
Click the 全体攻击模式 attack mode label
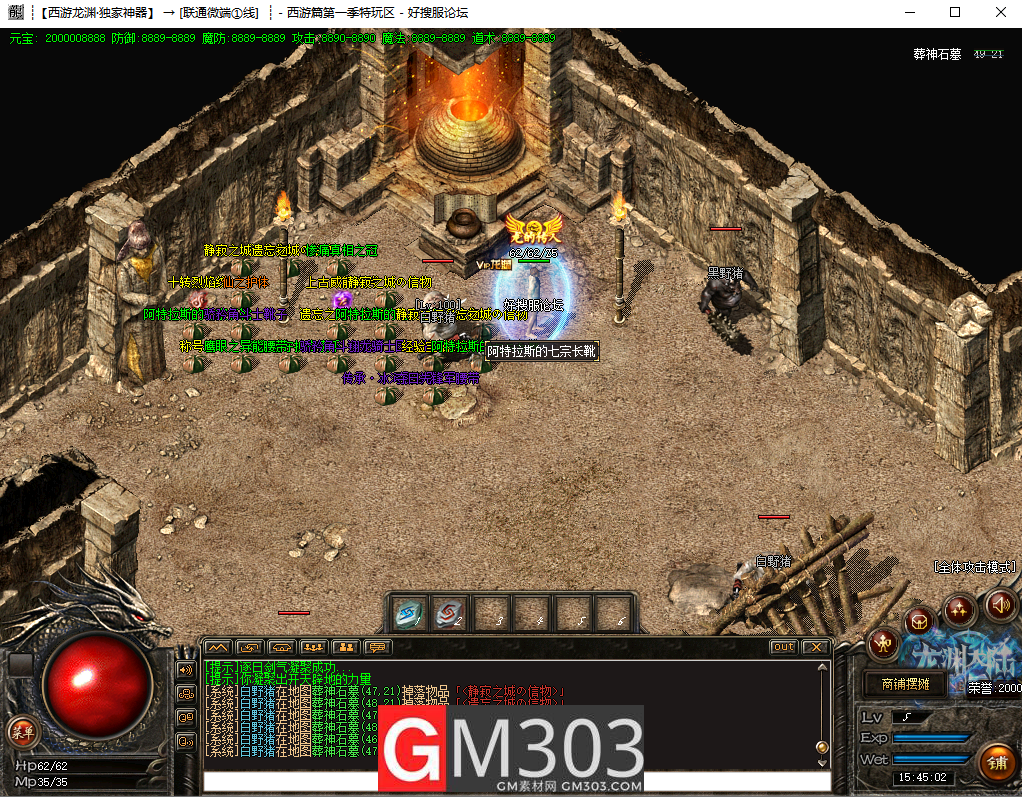pyautogui.click(x=974, y=566)
